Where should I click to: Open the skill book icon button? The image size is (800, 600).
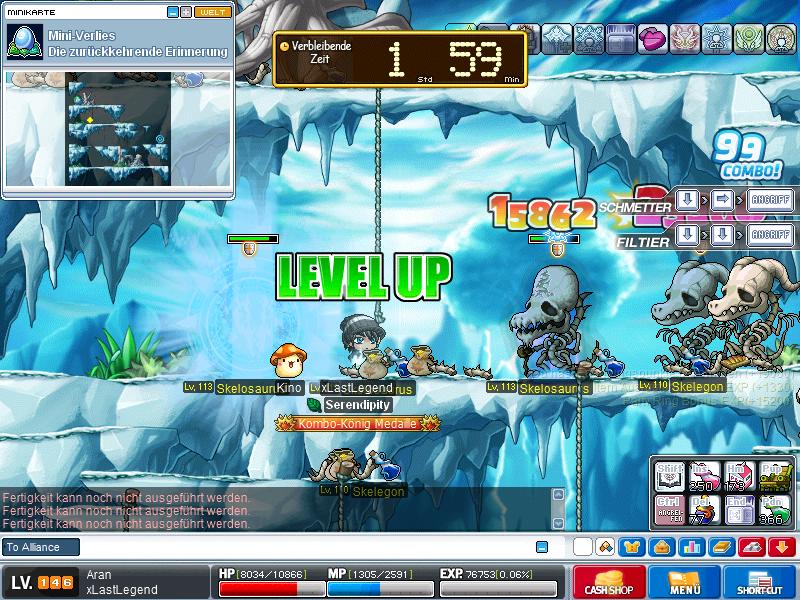[721, 546]
